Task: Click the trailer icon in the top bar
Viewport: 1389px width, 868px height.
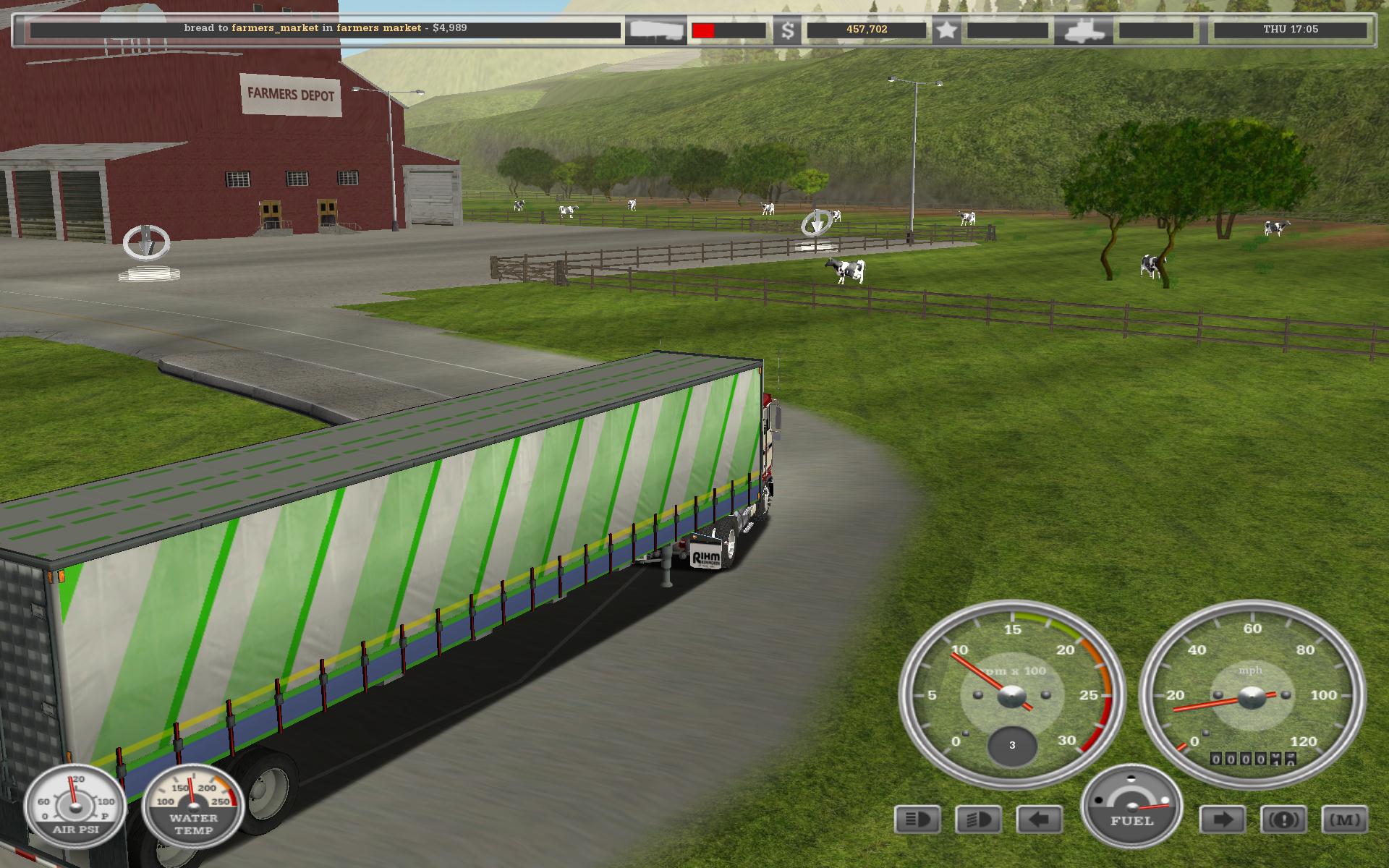Action: tap(655, 30)
